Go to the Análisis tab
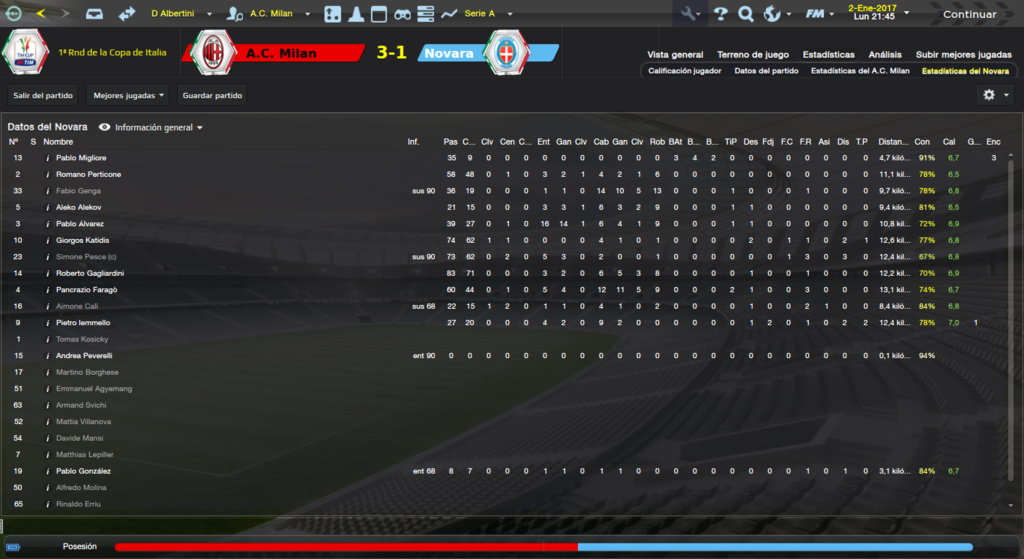Screen dimensions: 1024x559 pyautogui.click(x=885, y=54)
